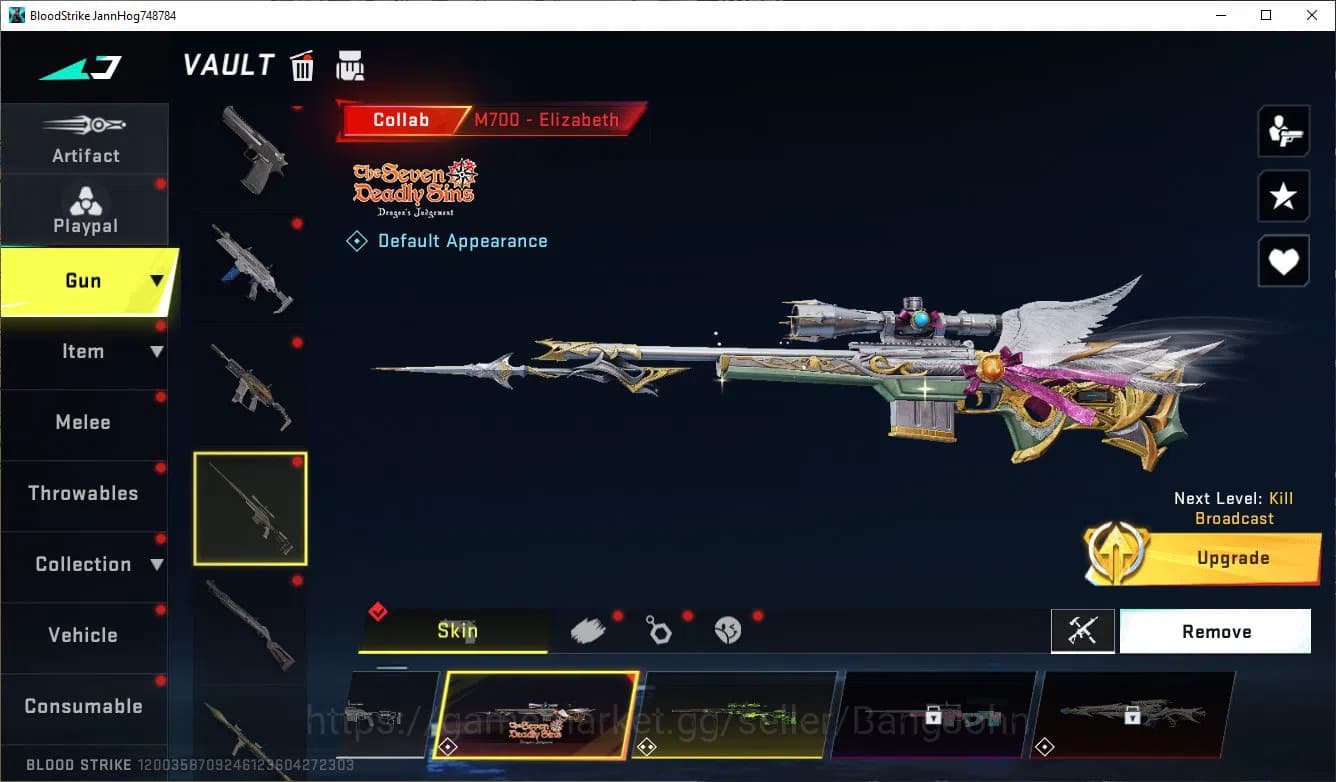
Task: Select the pistol at top of weapon list
Action: [250, 150]
